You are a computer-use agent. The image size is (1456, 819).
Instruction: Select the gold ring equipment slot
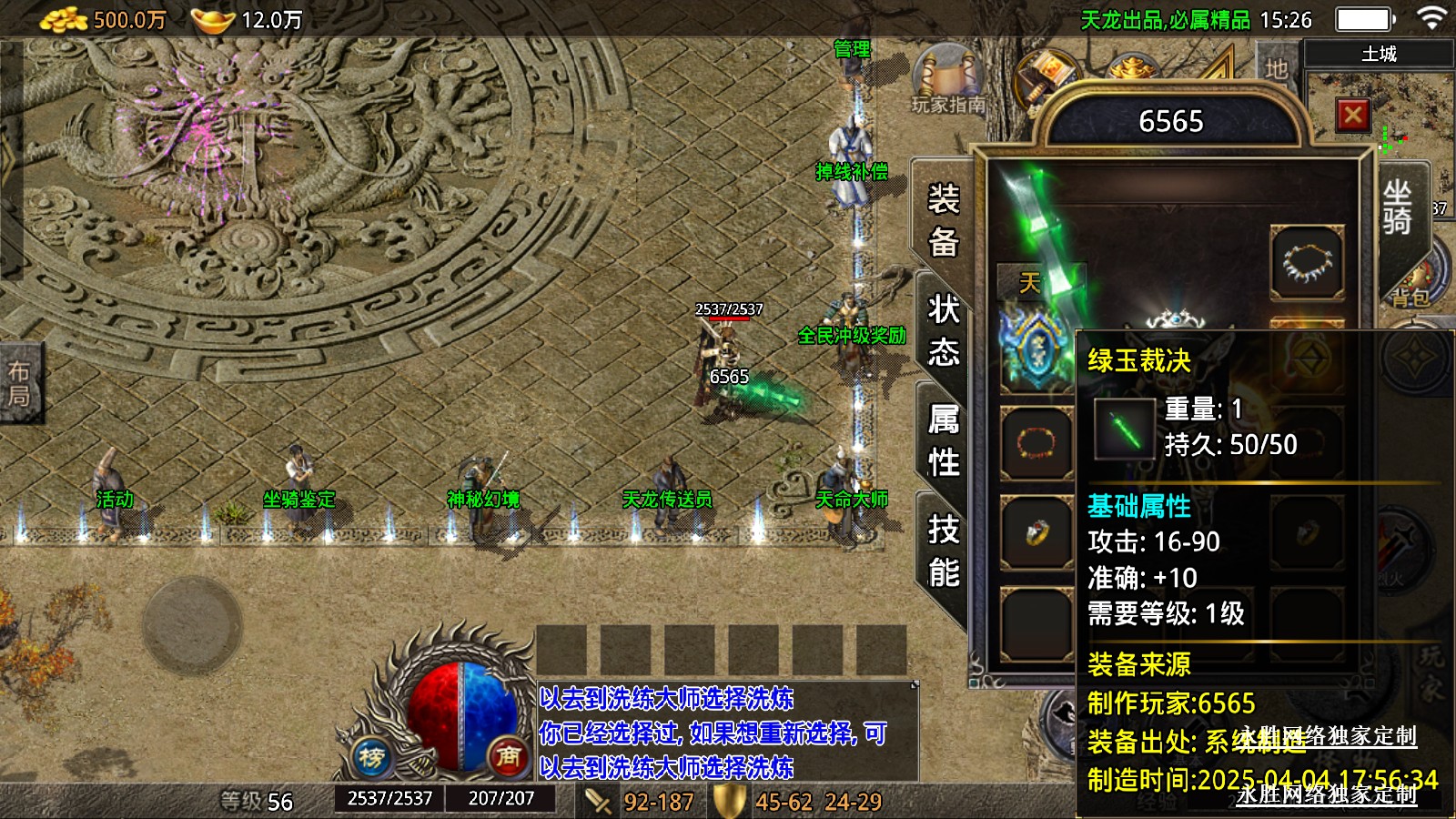click(x=1036, y=531)
